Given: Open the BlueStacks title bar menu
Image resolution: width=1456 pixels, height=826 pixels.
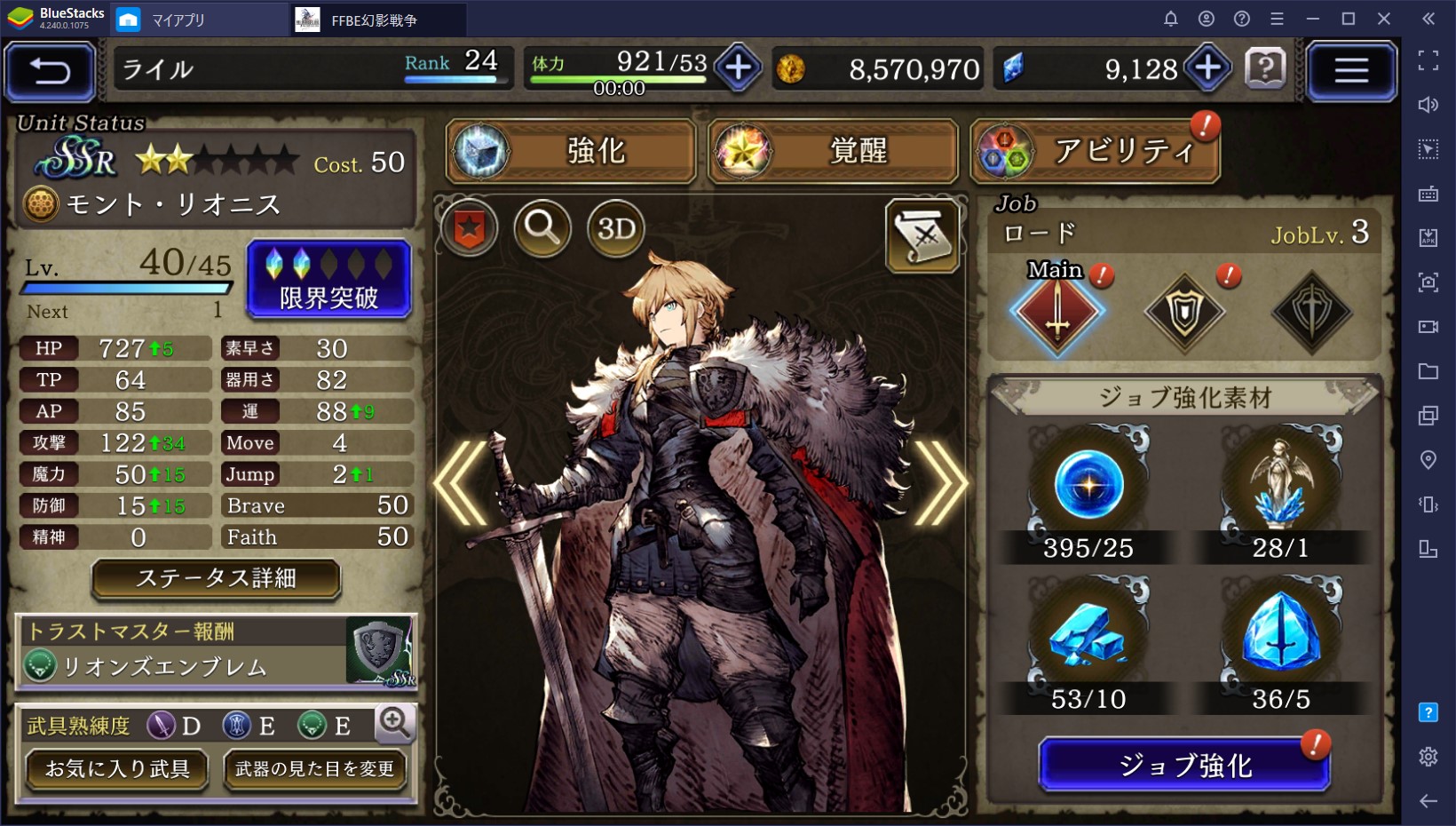Looking at the screenshot, I should click(1278, 18).
